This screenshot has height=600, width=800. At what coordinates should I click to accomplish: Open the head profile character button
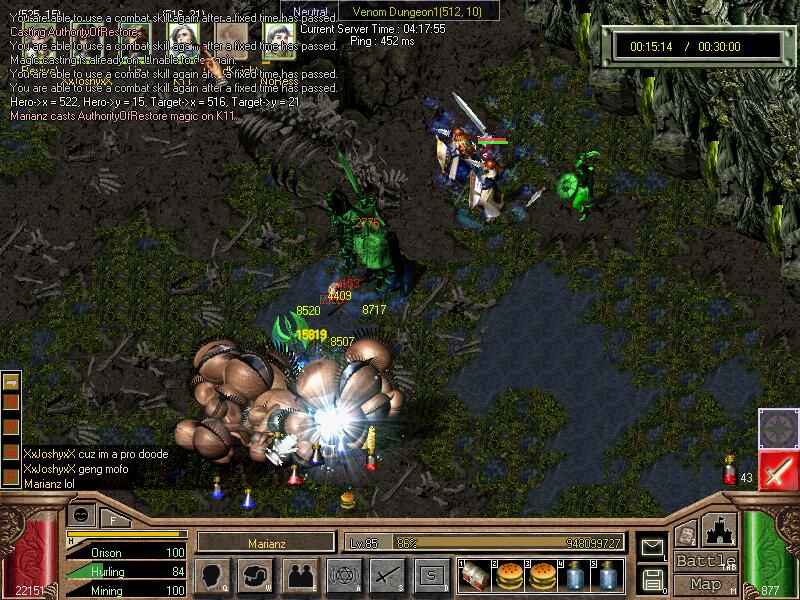[x=212, y=575]
